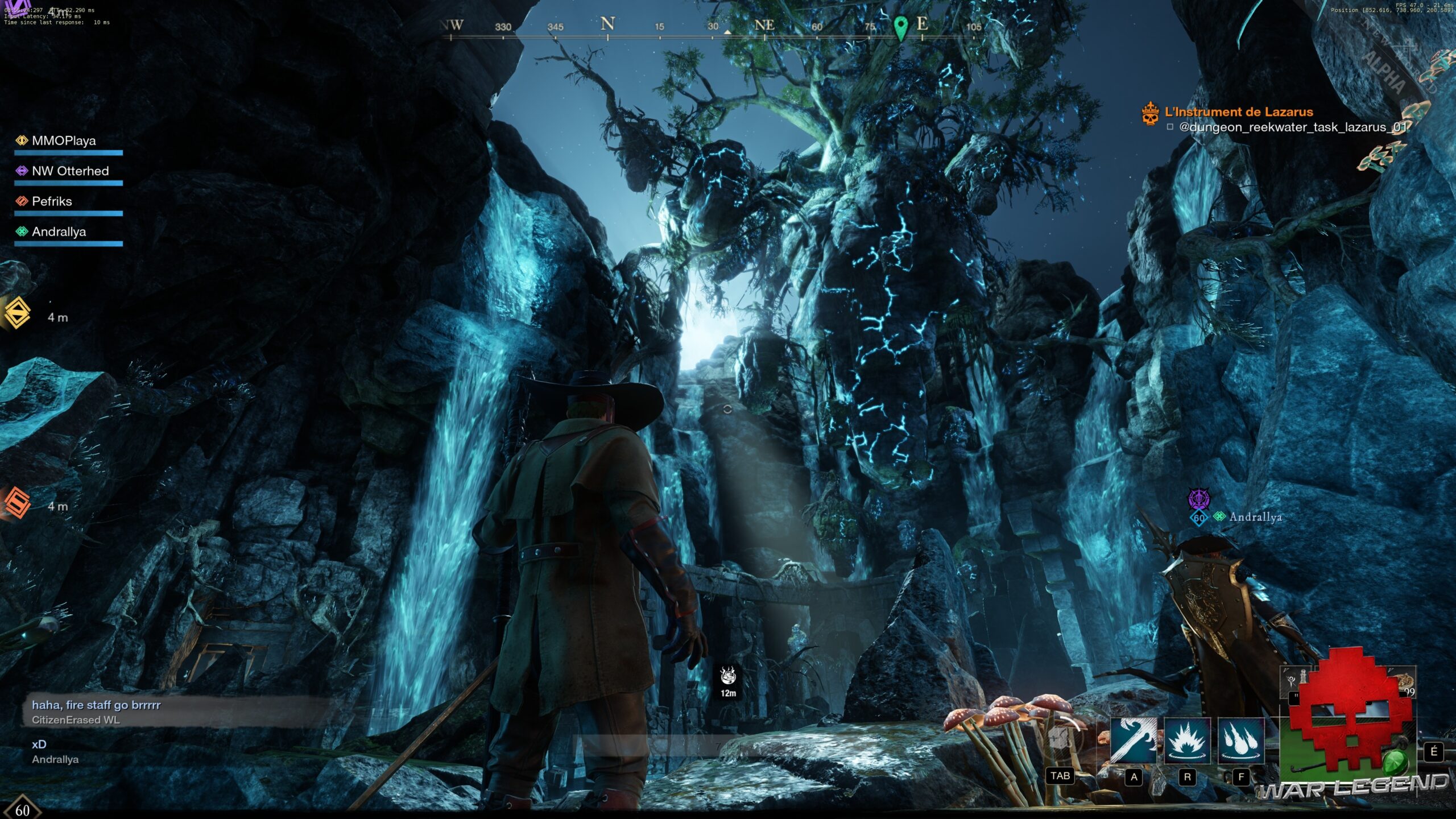Activate the flaming staff ability

click(1133, 740)
